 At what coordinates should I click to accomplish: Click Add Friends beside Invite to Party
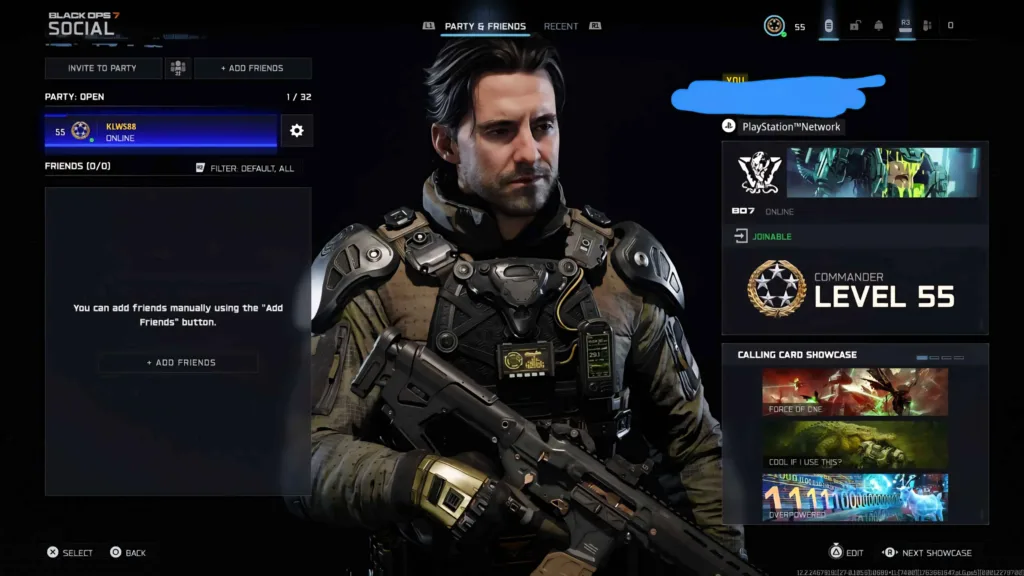coord(252,68)
